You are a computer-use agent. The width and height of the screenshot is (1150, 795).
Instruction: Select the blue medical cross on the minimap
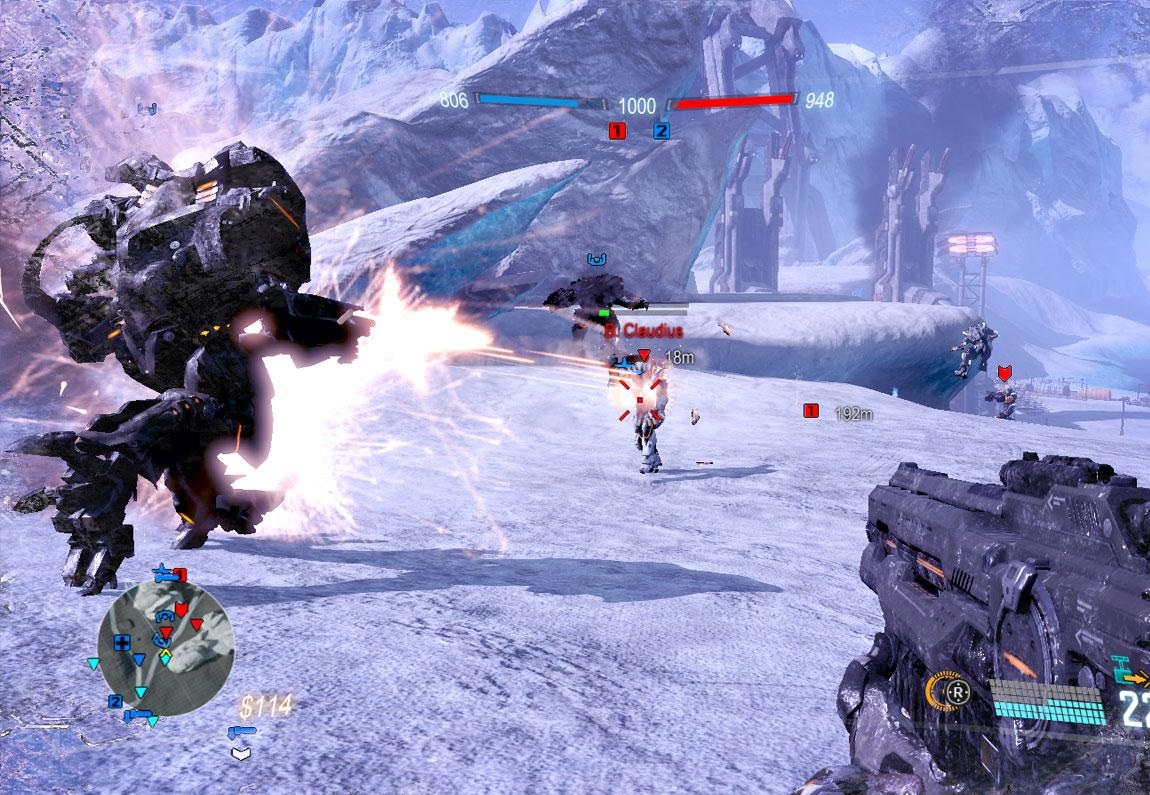122,642
